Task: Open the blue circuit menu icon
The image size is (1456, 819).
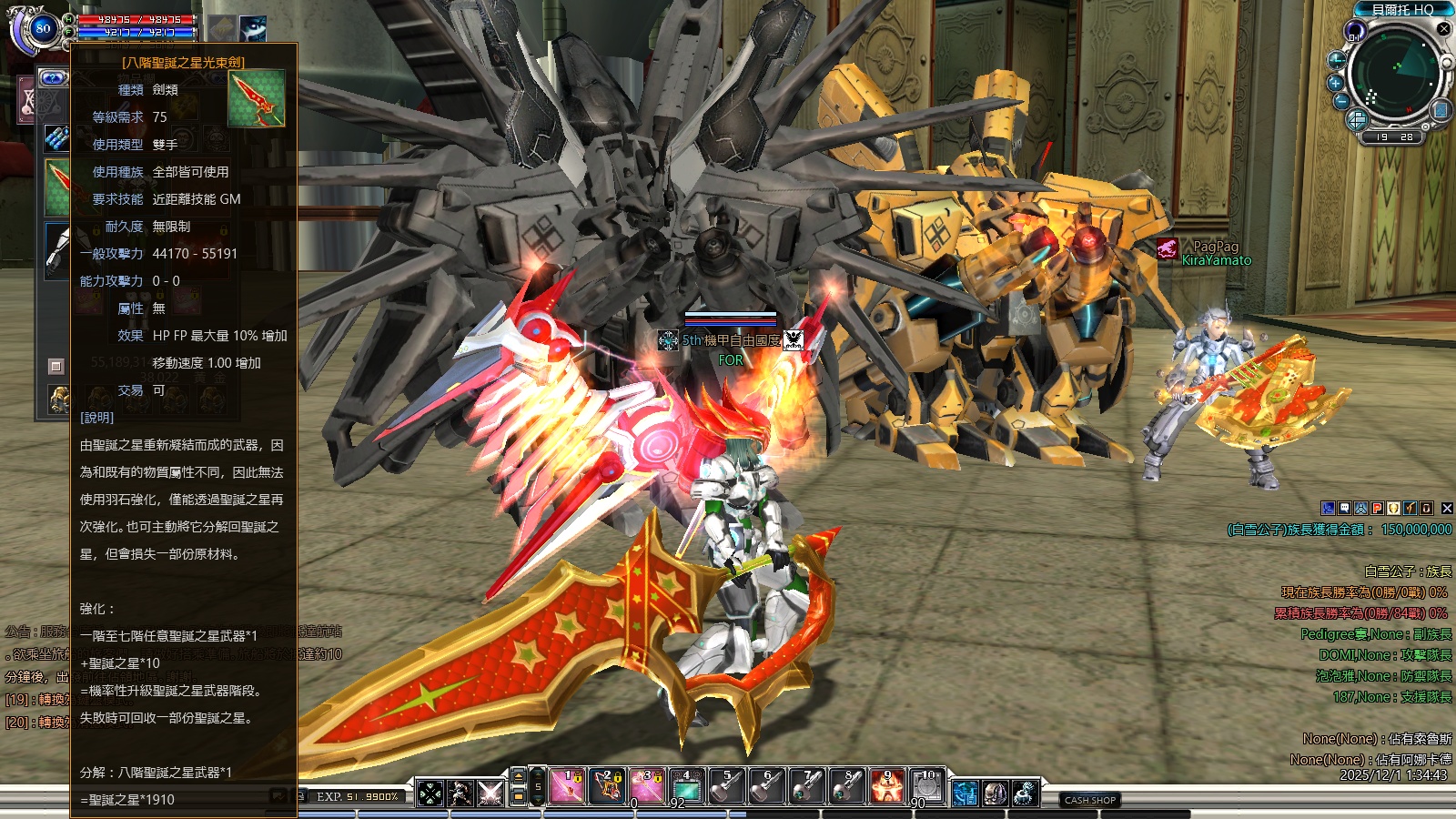Action: [x=965, y=794]
